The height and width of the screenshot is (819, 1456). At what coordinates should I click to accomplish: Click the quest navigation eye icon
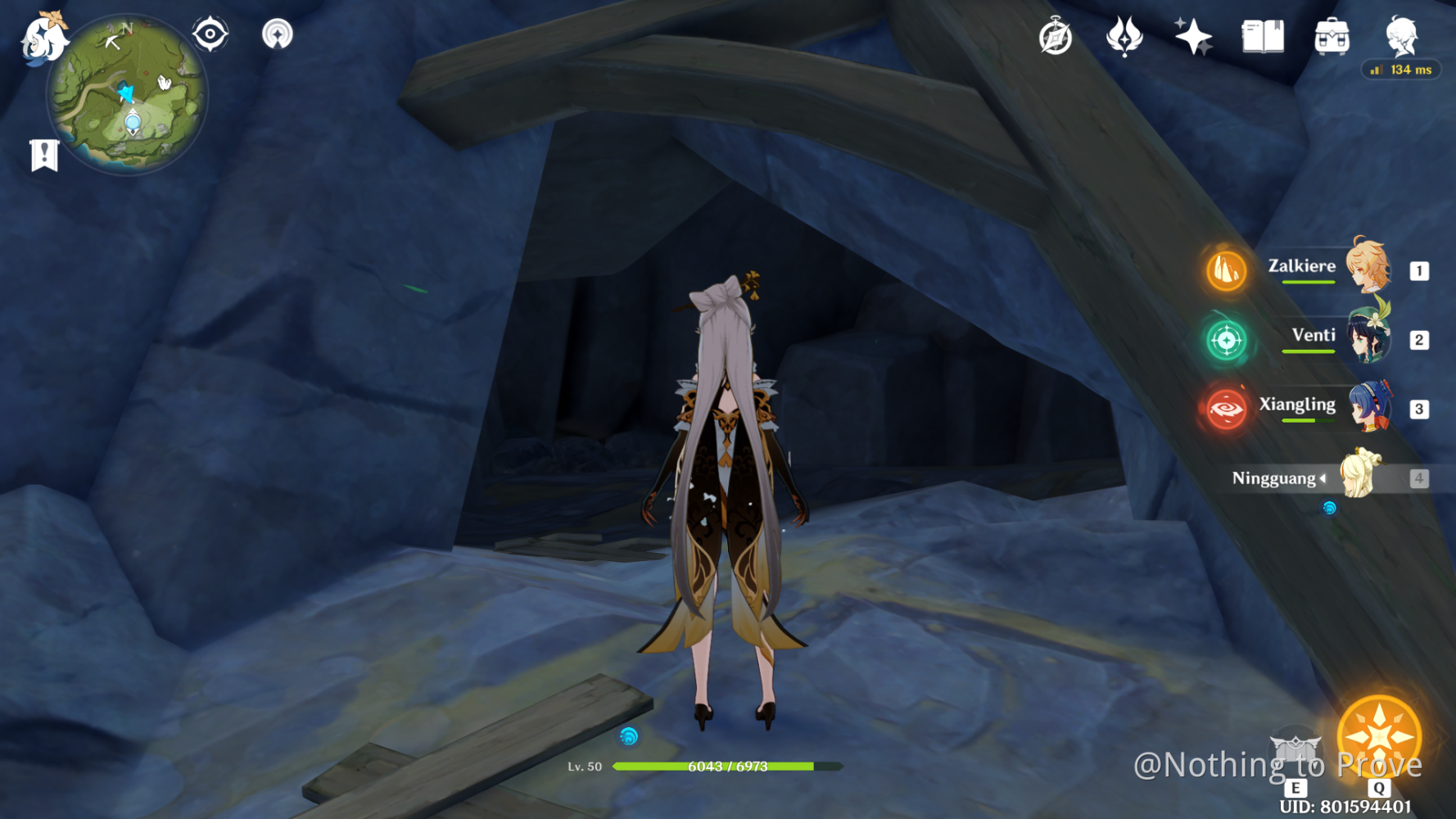coord(210,34)
